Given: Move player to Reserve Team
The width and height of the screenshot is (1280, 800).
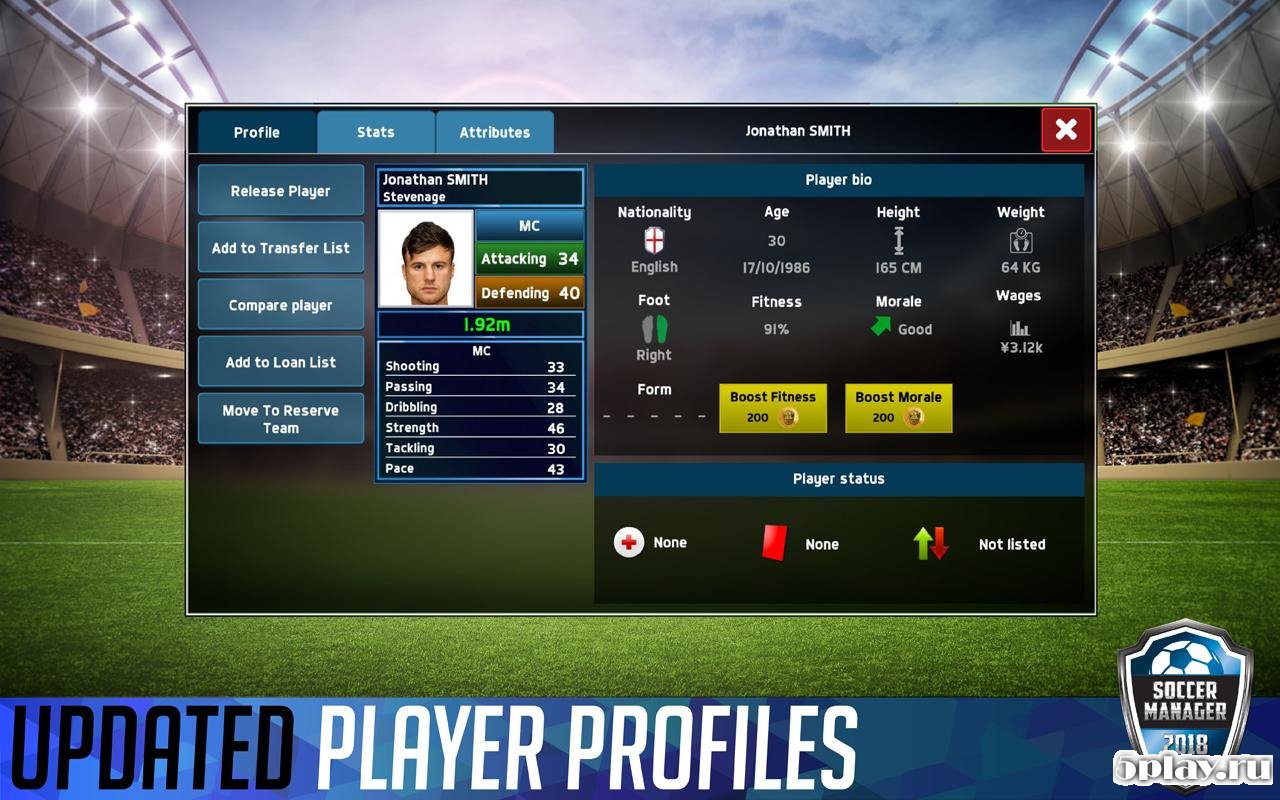Looking at the screenshot, I should 281,419.
